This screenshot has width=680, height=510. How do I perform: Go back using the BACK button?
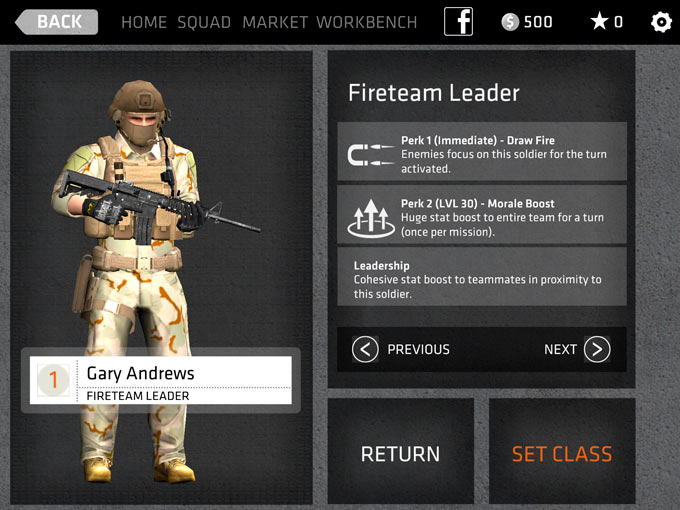click(56, 22)
